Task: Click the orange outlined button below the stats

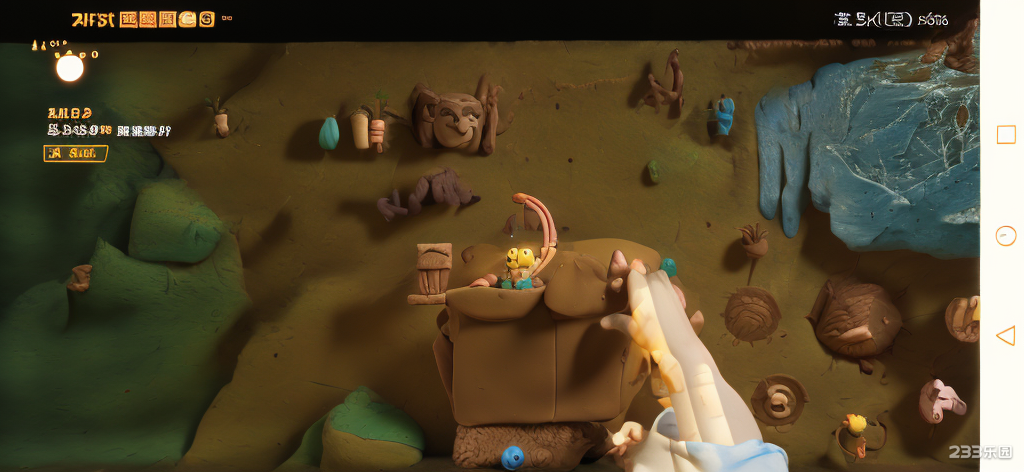Action: click(x=75, y=153)
